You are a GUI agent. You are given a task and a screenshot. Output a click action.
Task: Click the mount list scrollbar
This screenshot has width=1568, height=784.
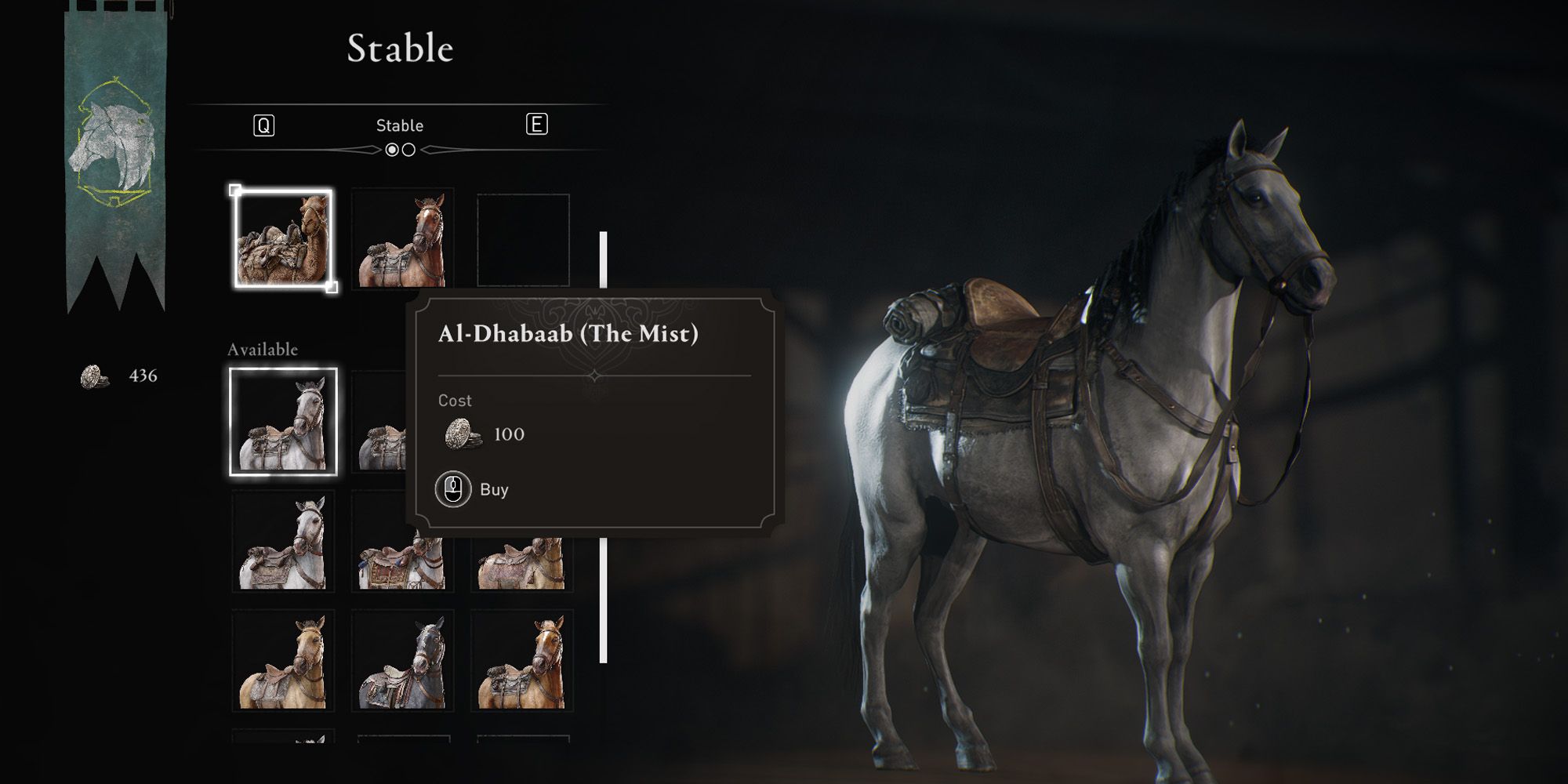603,447
